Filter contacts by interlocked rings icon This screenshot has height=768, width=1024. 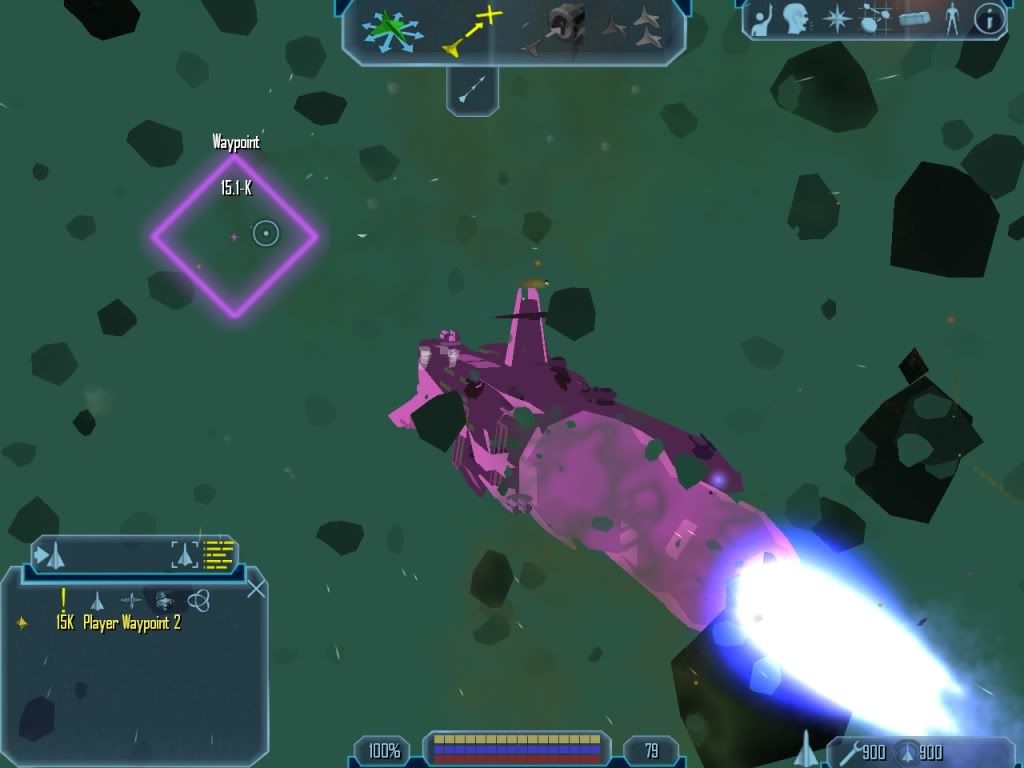coord(198,600)
